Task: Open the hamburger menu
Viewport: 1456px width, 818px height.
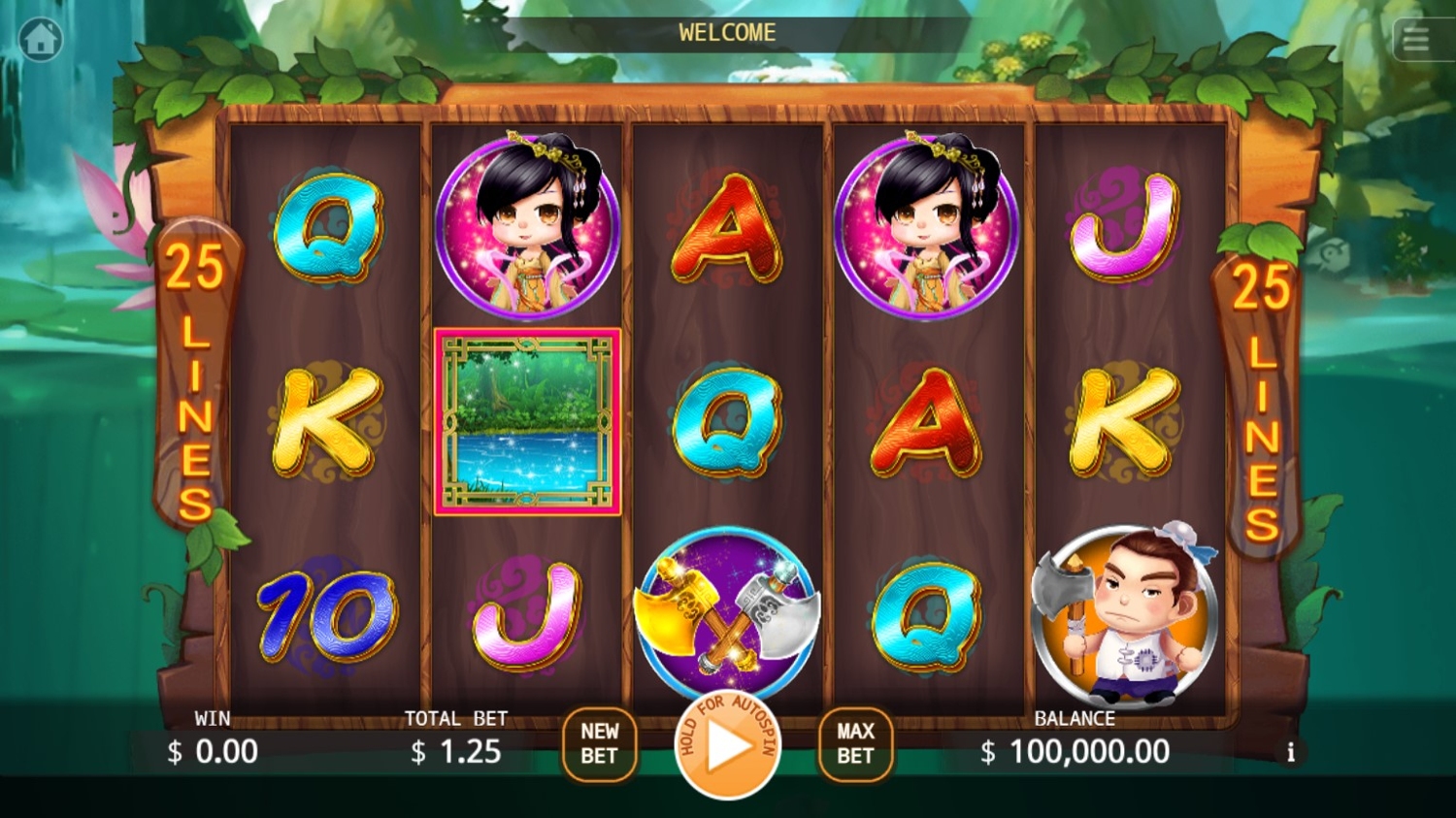Action: (1415, 40)
